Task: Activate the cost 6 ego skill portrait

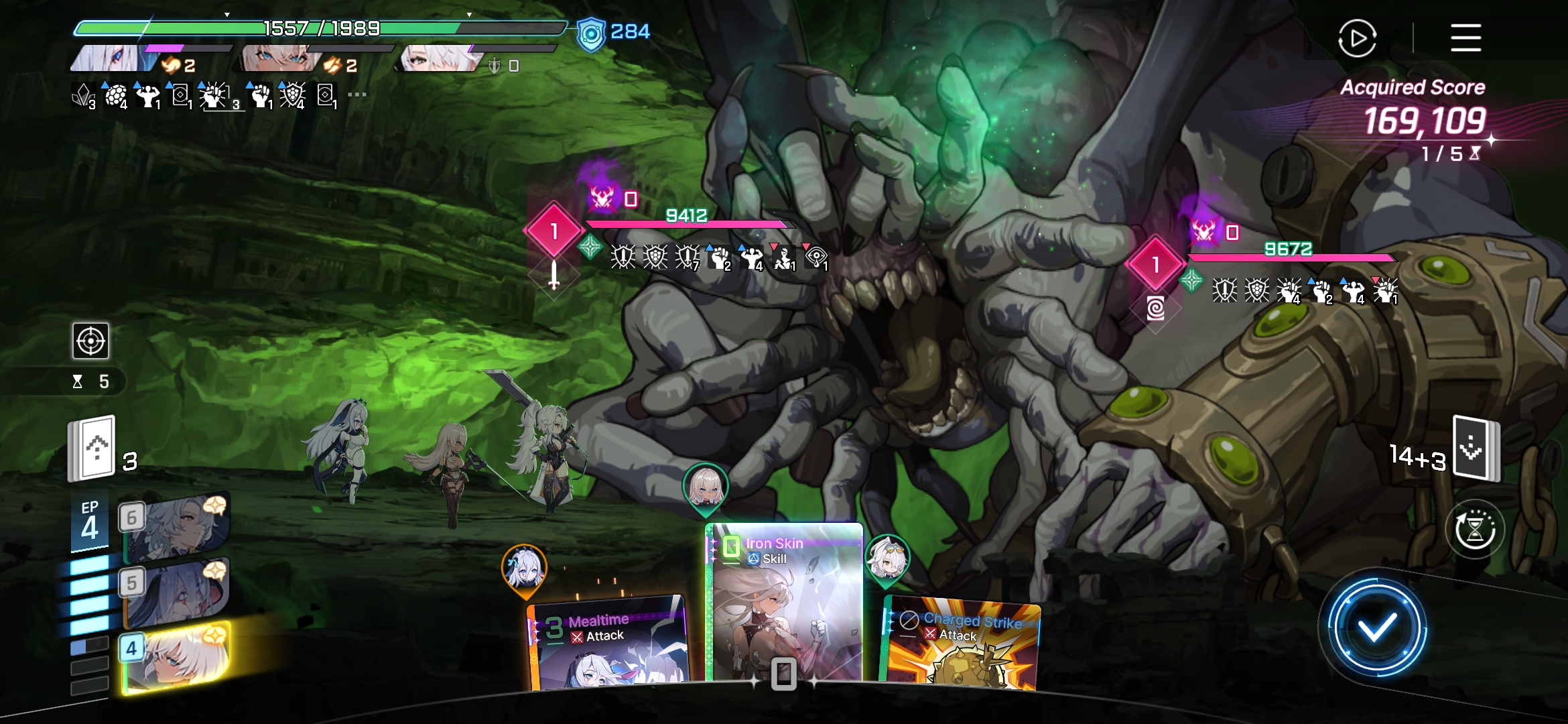Action: click(176, 528)
